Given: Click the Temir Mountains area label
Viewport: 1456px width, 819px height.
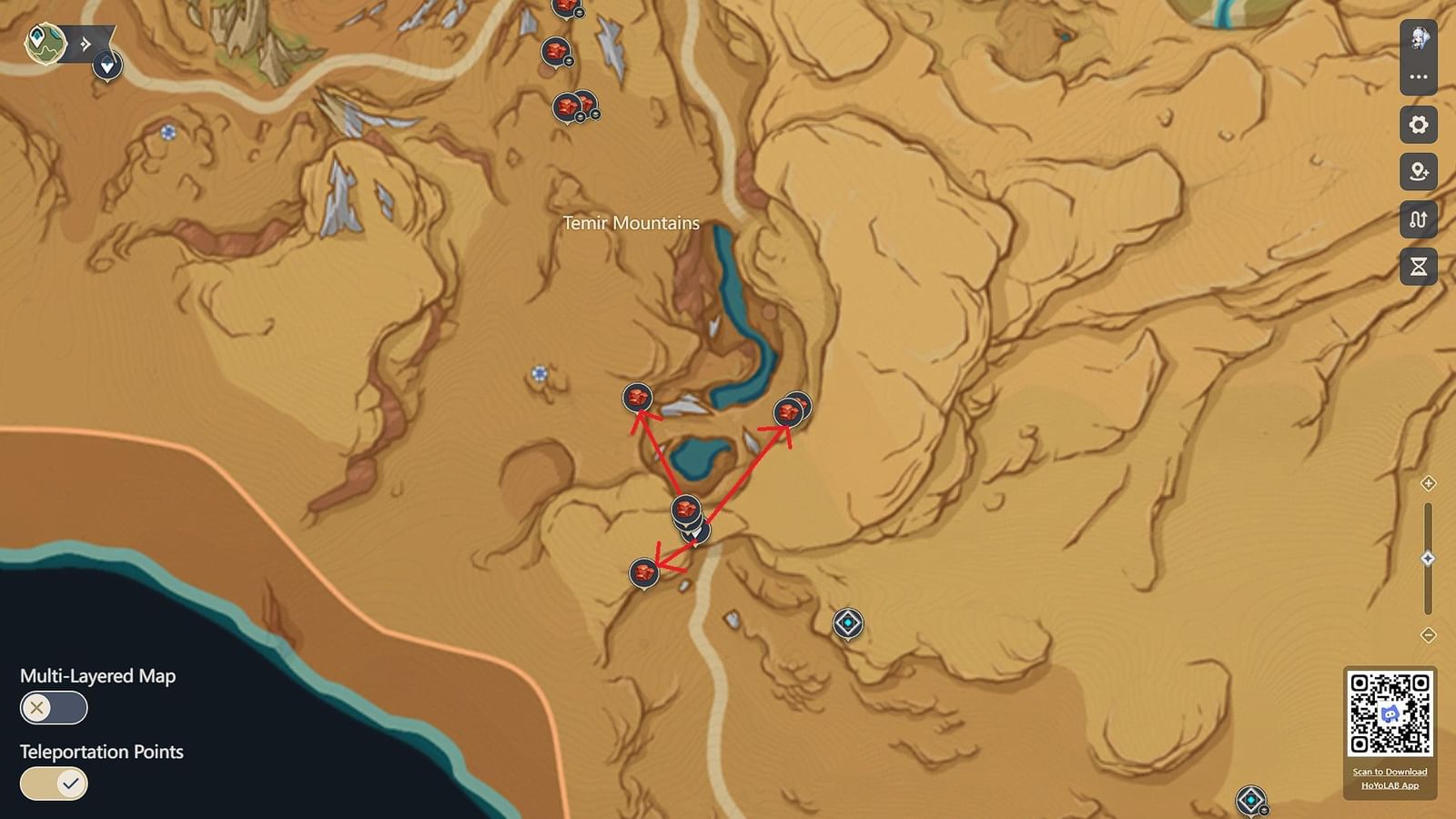Looking at the screenshot, I should (630, 223).
